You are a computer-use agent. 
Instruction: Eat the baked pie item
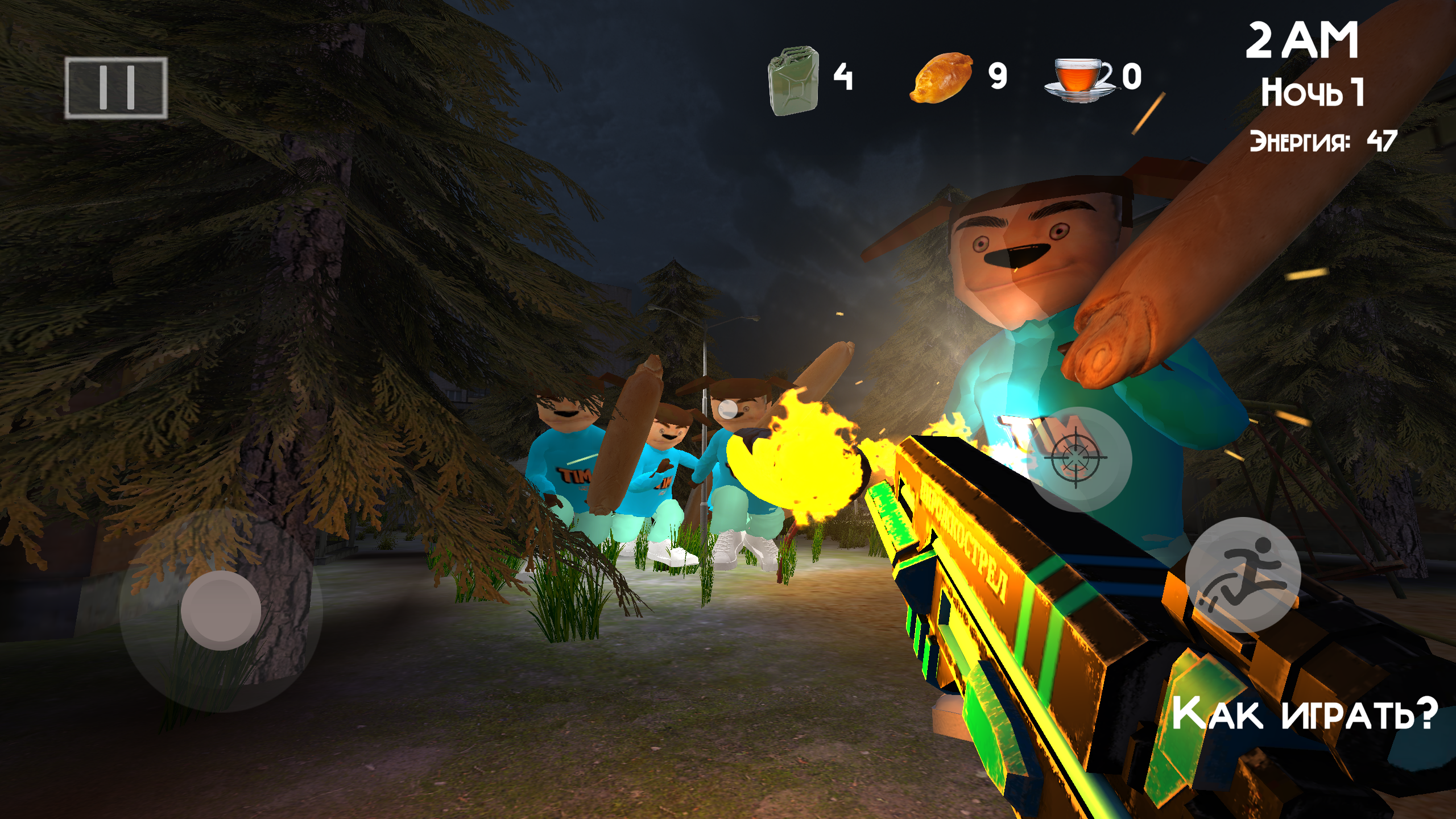(941, 77)
